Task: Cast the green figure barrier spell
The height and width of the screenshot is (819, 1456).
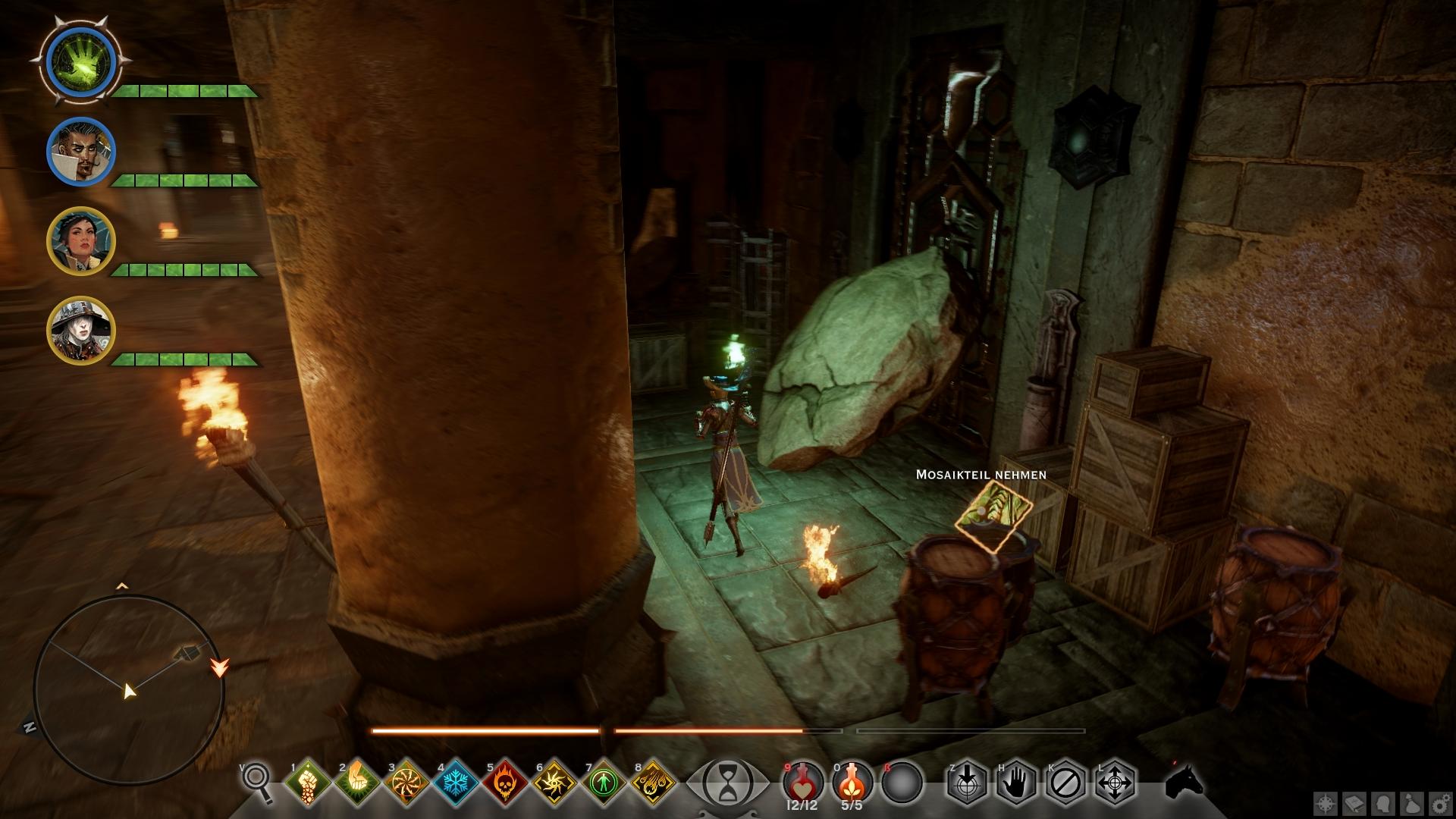Action: pyautogui.click(x=603, y=782)
